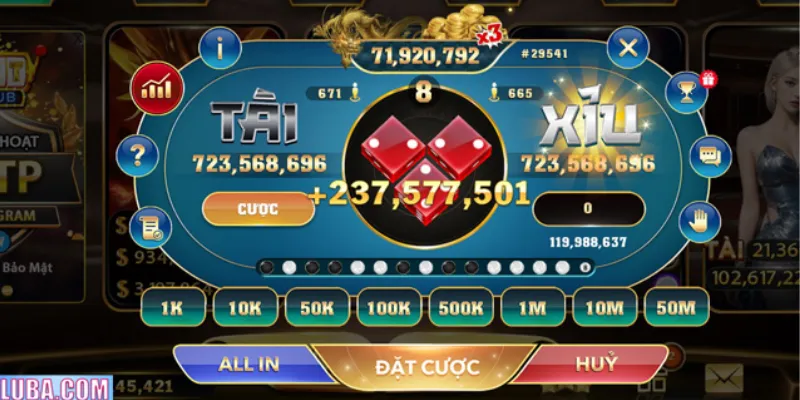The image size is (800, 400).
Task: Bet everything with ALL IN
Action: pyautogui.click(x=250, y=364)
